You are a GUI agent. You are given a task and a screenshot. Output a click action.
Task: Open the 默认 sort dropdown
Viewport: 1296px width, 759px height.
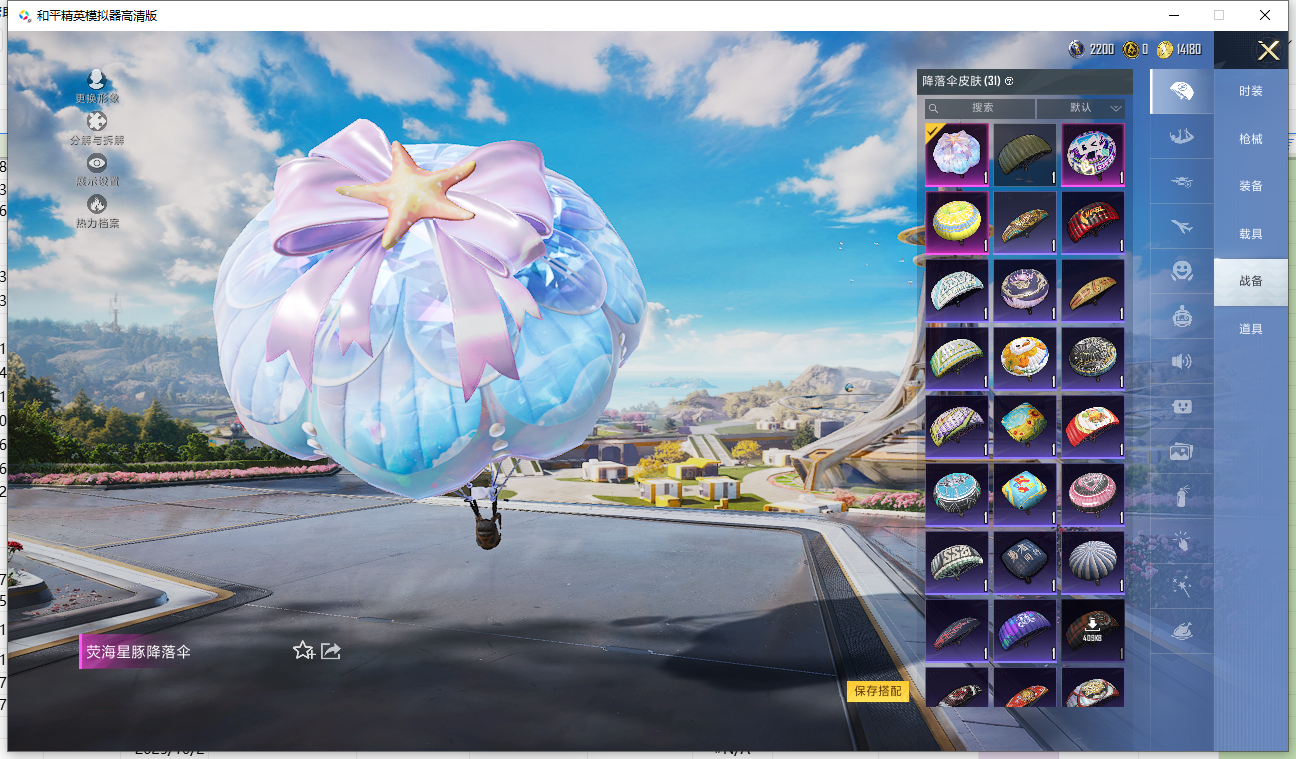click(1081, 108)
